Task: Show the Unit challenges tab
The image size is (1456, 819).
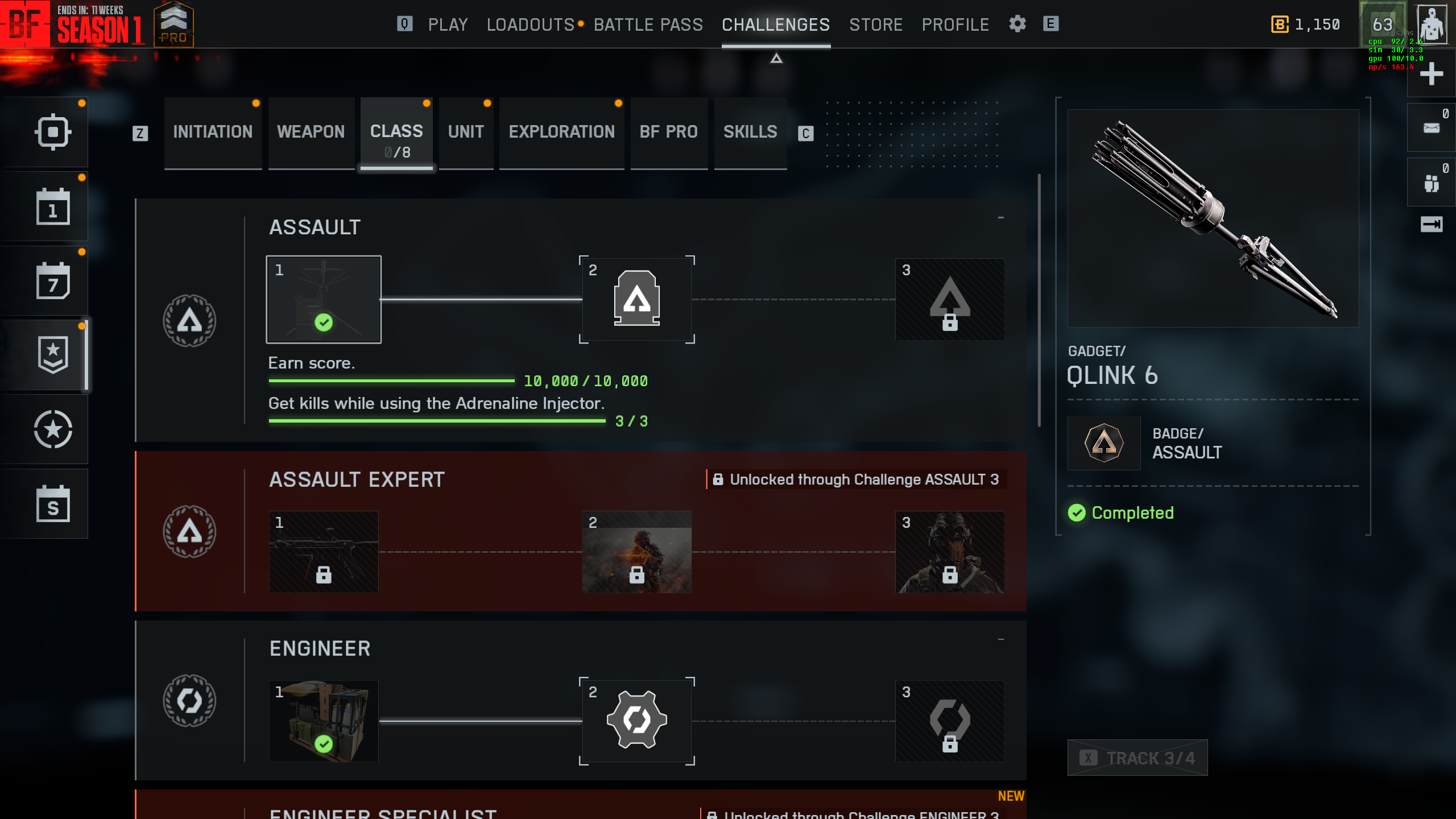Action: (466, 132)
